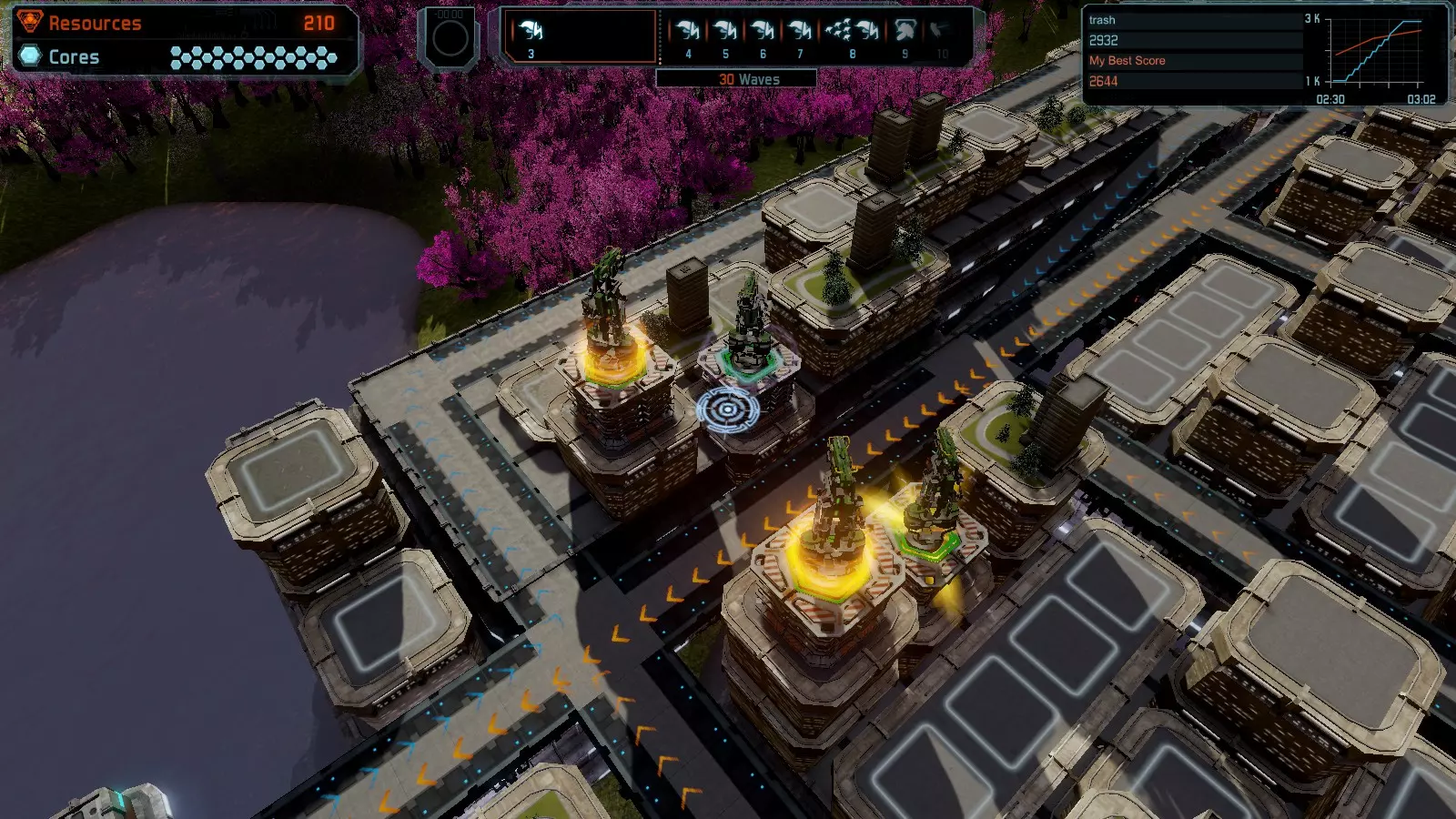Select the wave 6 enemy icon

point(763,32)
